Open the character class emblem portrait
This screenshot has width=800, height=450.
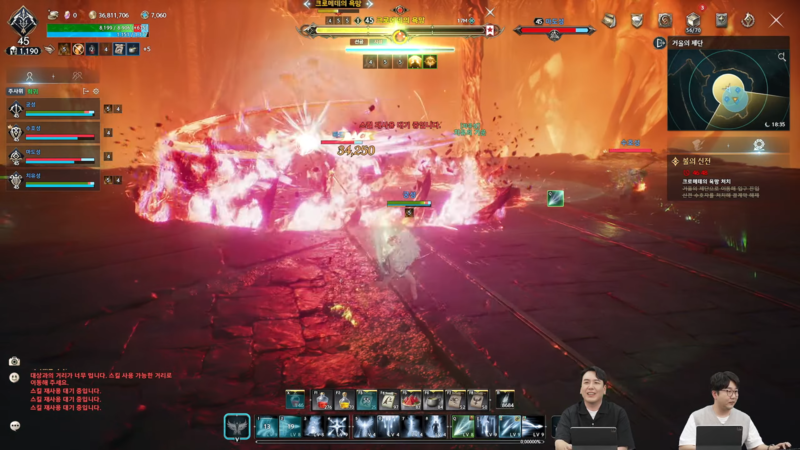coord(22,22)
